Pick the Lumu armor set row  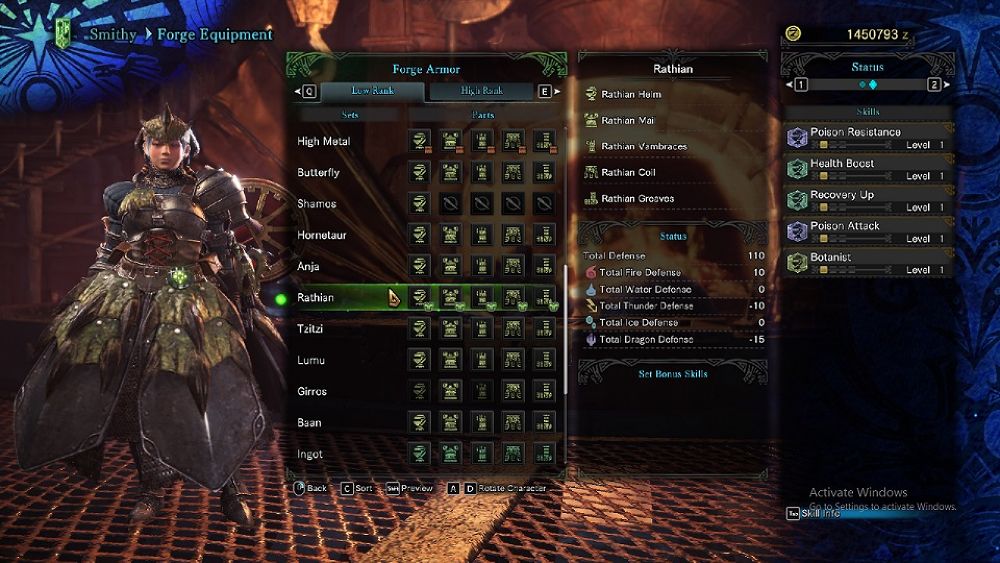(311, 360)
